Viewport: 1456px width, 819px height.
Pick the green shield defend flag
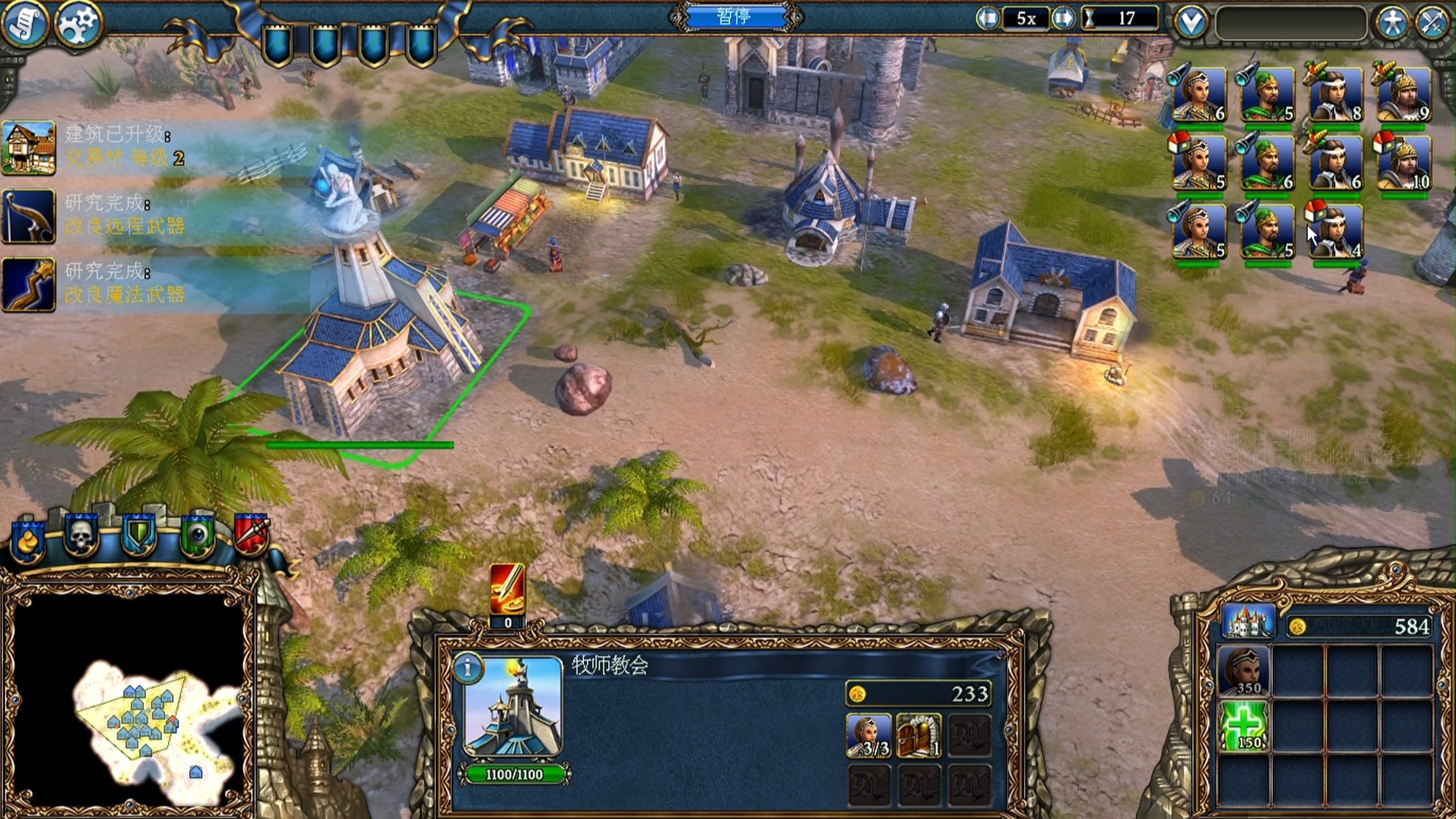139,535
